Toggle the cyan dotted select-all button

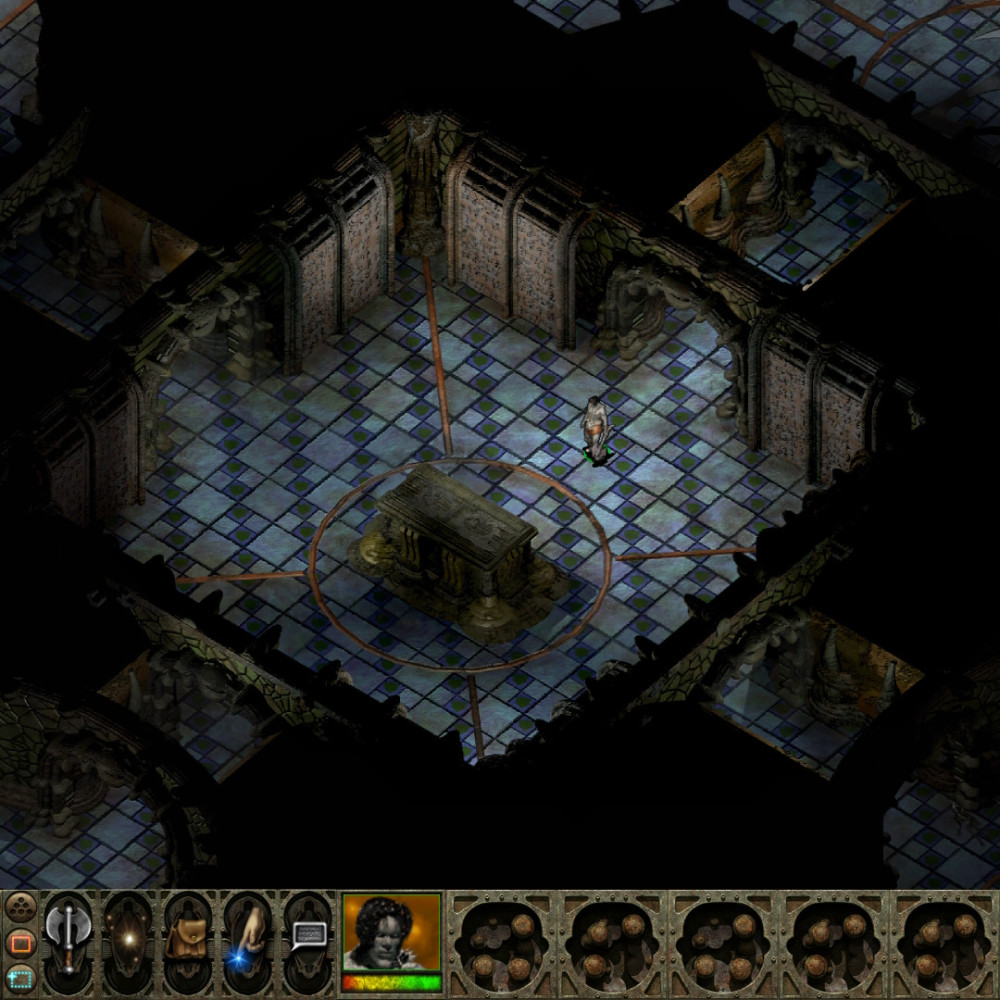(x=20, y=977)
